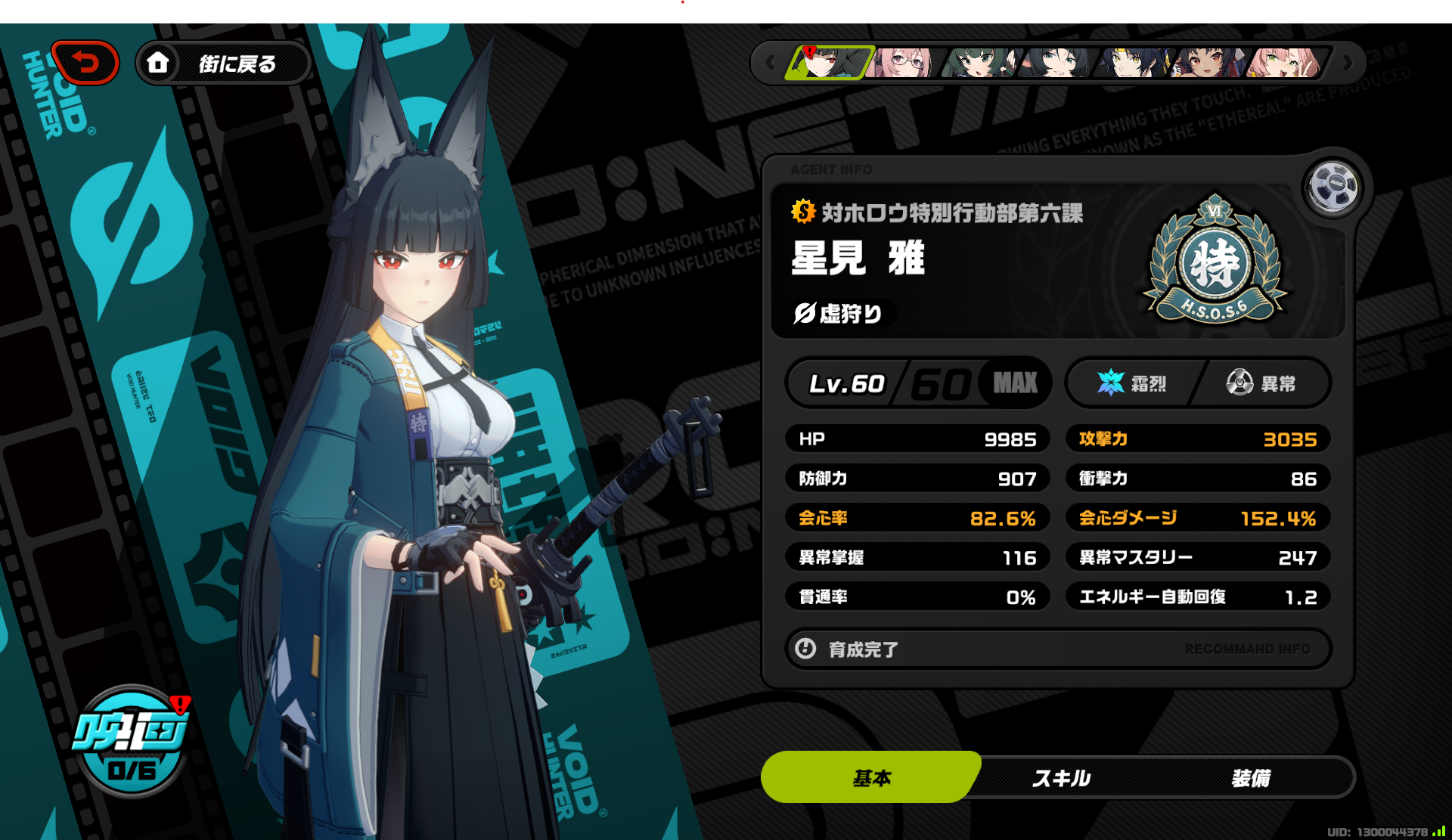Select Hoshimi Miyabi's portrait in the carousel
The height and width of the screenshot is (840, 1452).
[830, 64]
